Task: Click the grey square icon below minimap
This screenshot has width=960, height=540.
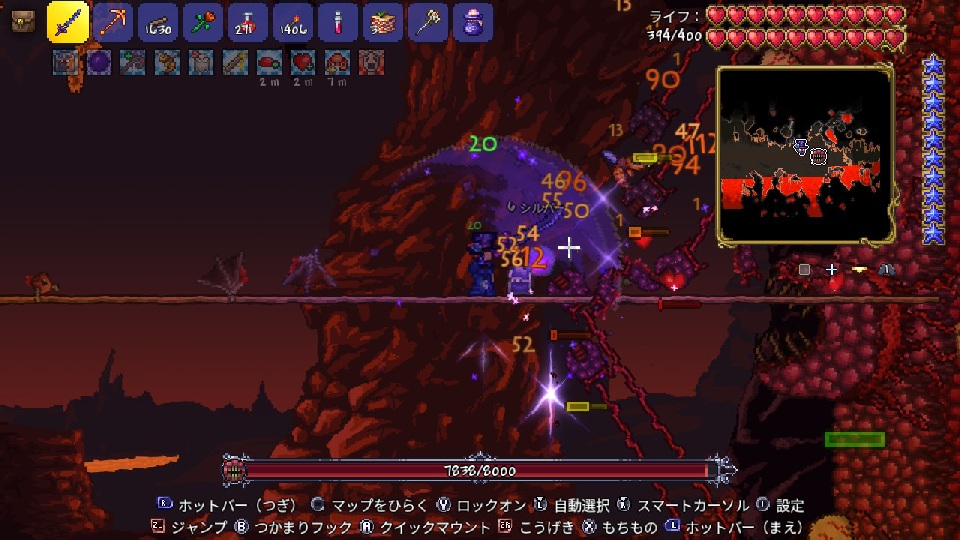Action: [805, 270]
